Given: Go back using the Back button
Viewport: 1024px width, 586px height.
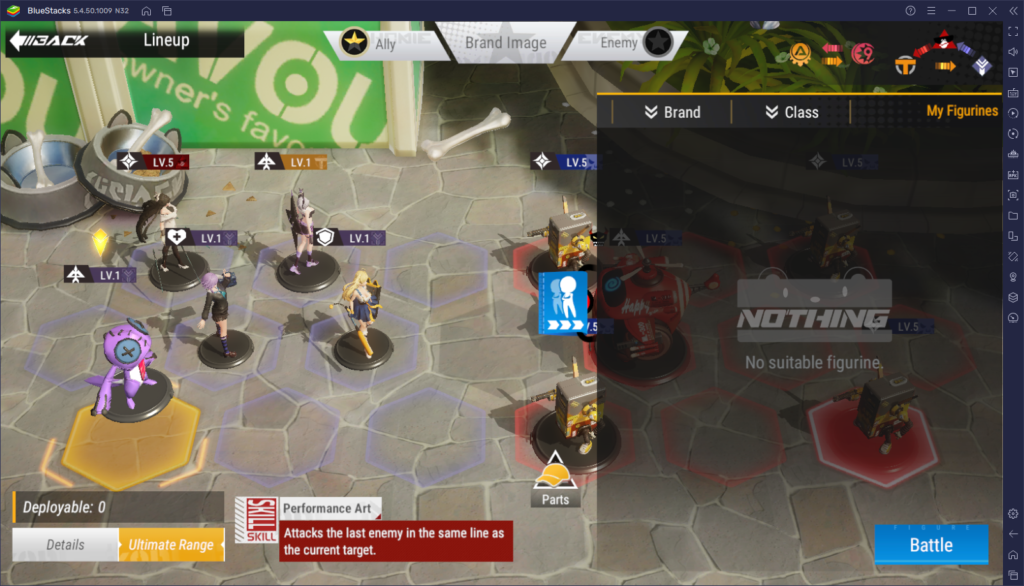Looking at the screenshot, I should (x=48, y=41).
